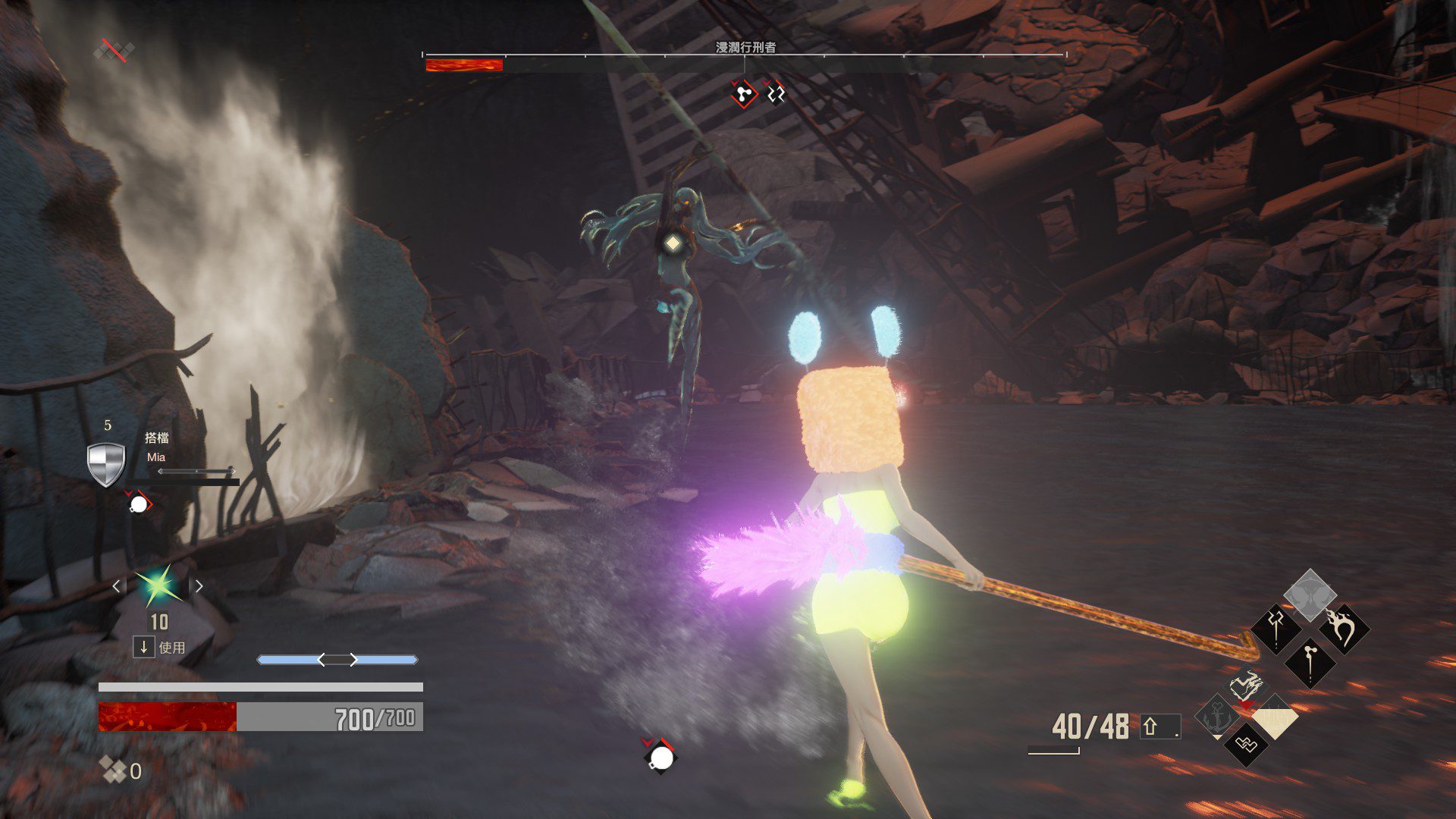
Task: Select the double chevron diamond icon
Action: click(x=1246, y=745)
